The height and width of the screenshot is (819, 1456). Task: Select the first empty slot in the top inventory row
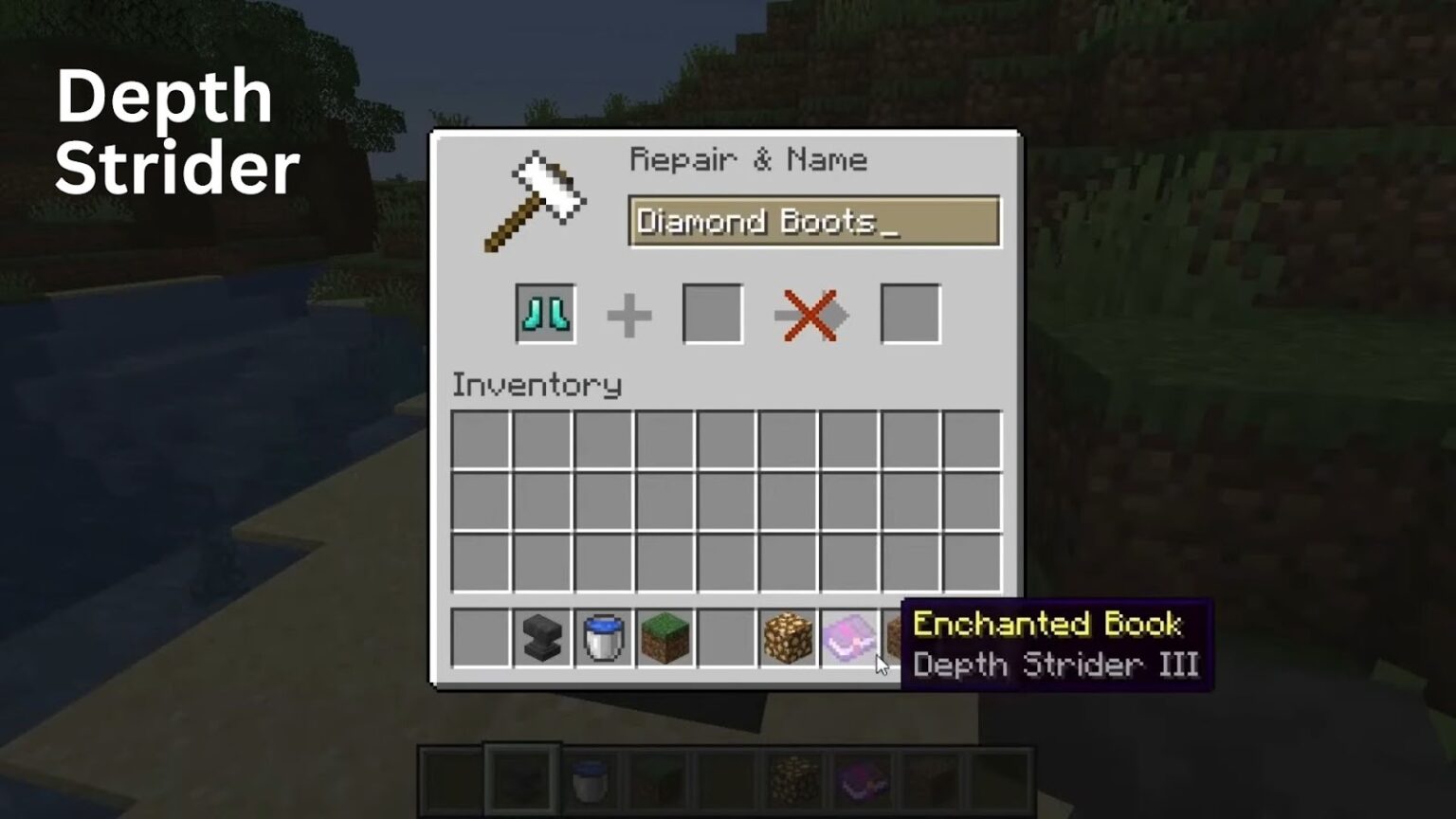[x=481, y=439]
